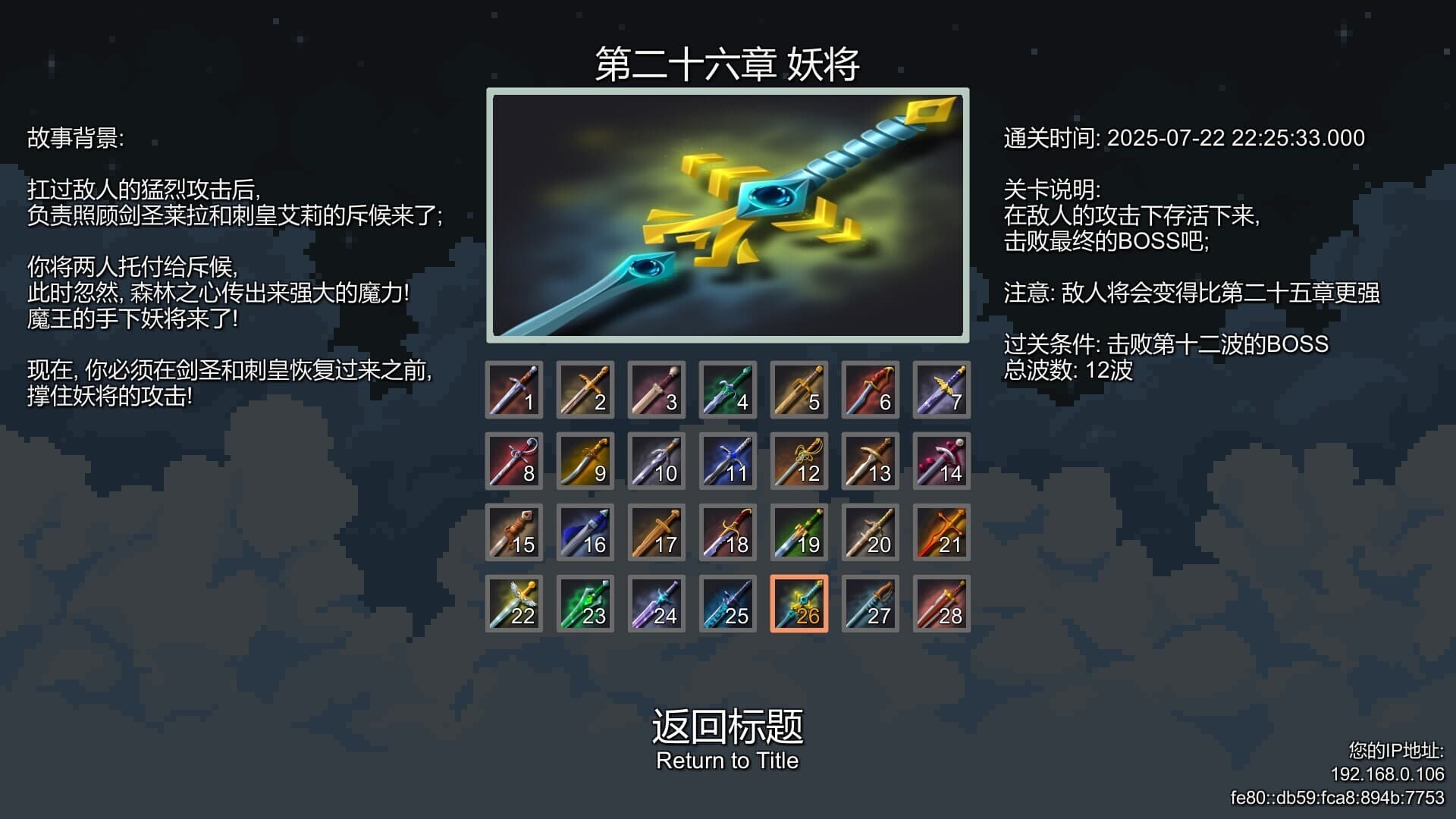
Task: Select the highlighted chapter 26 sword icon
Action: [799, 604]
